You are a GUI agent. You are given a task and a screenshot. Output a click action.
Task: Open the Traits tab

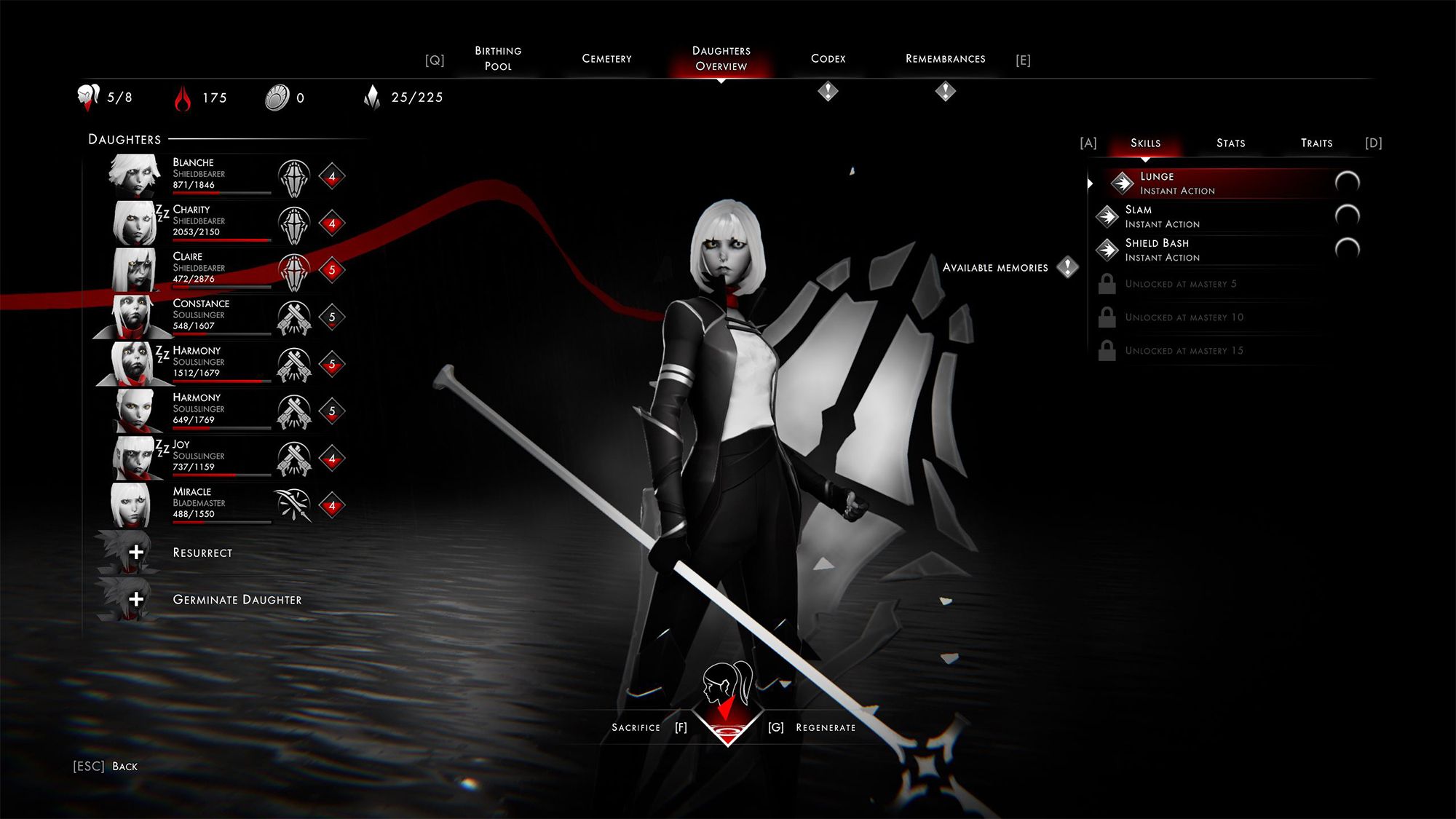pos(1316,143)
